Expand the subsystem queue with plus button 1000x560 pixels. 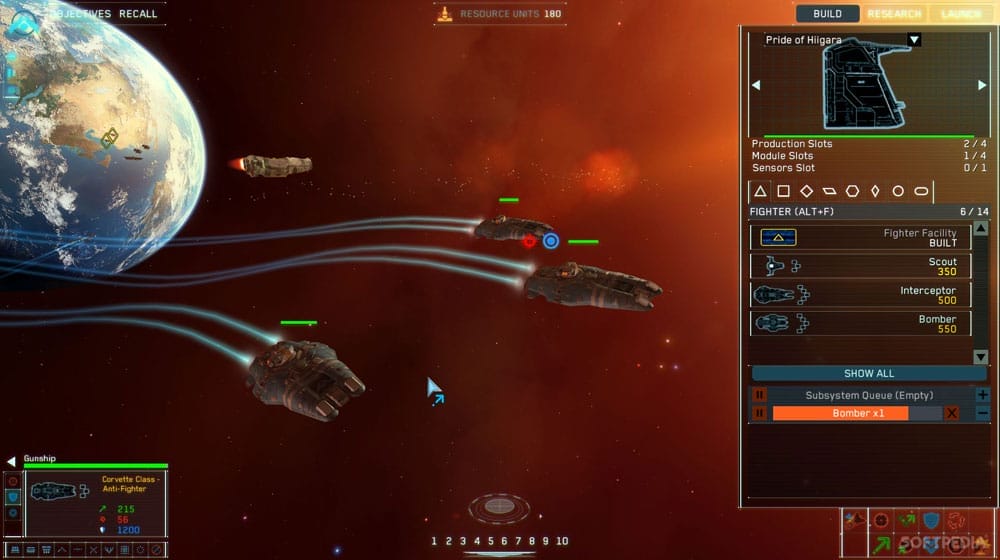[x=982, y=395]
